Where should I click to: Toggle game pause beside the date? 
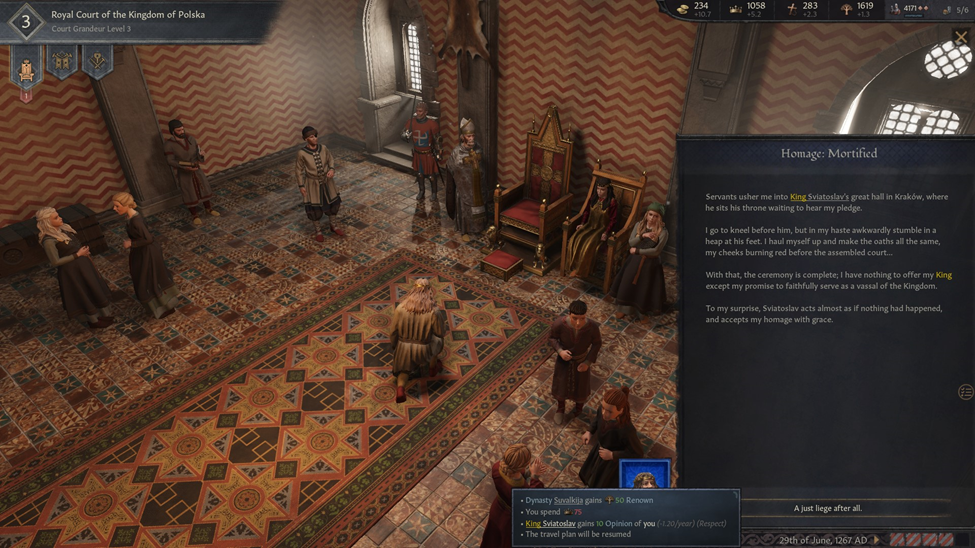coord(878,540)
